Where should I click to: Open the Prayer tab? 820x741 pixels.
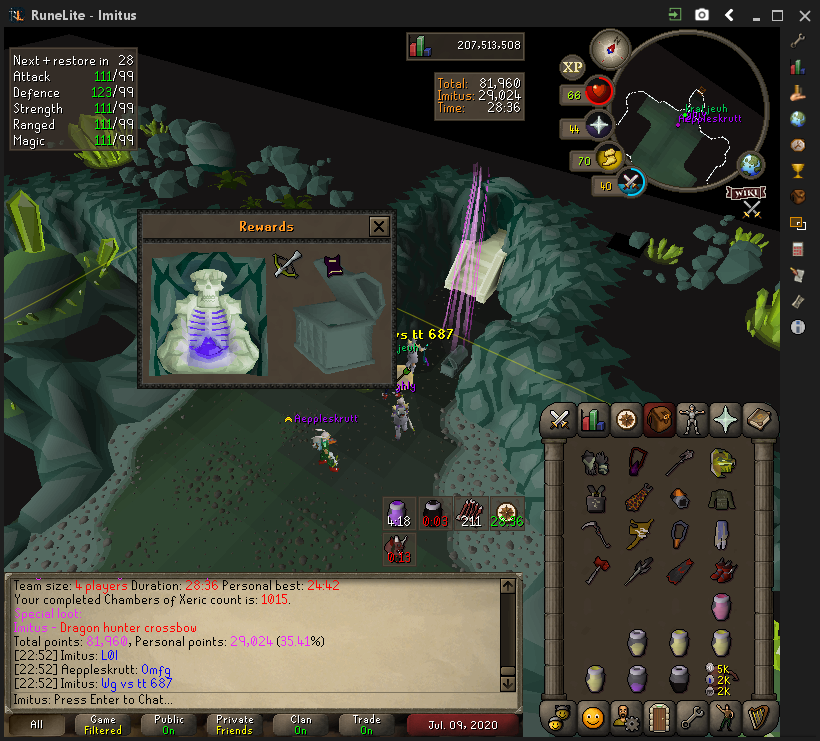click(725, 420)
